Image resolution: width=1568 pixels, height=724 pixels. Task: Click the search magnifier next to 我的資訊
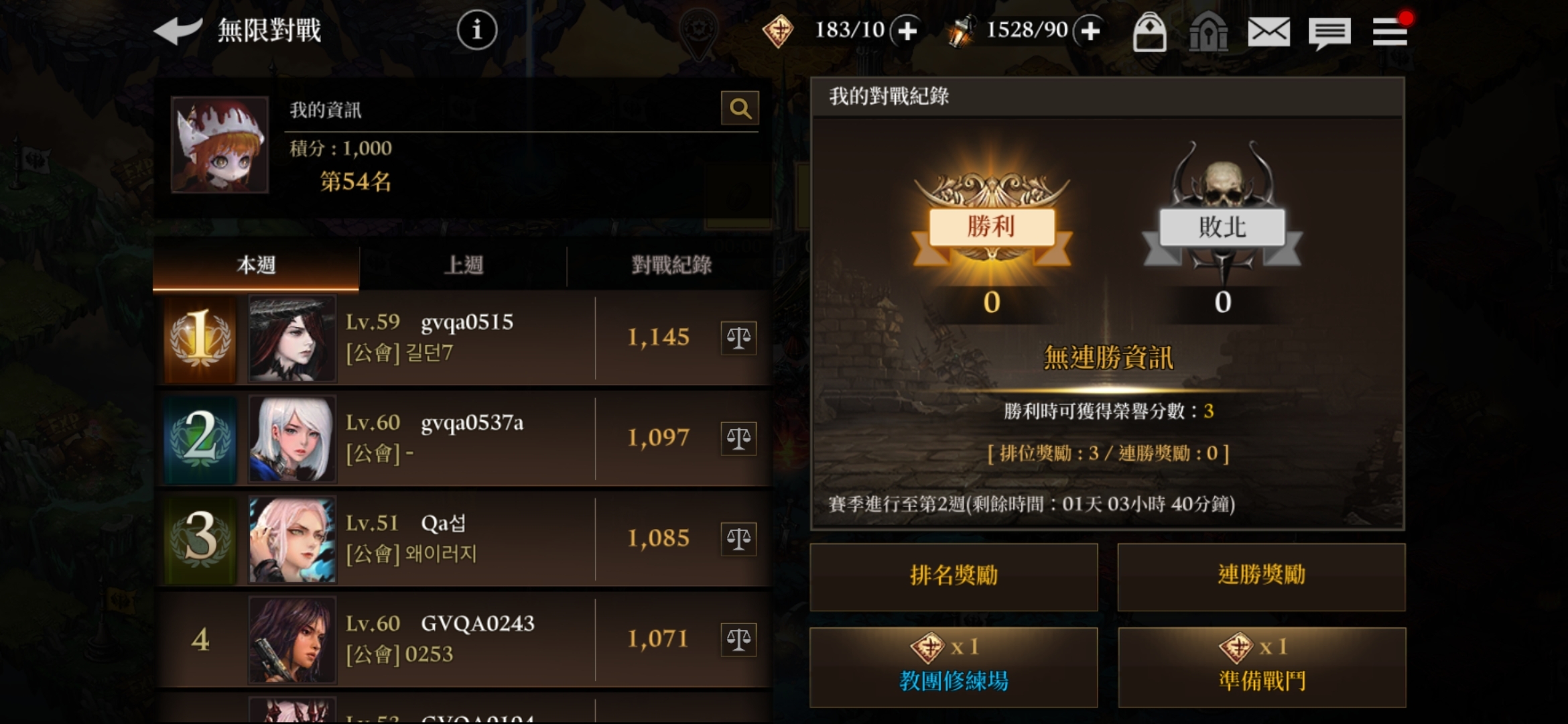(x=739, y=108)
